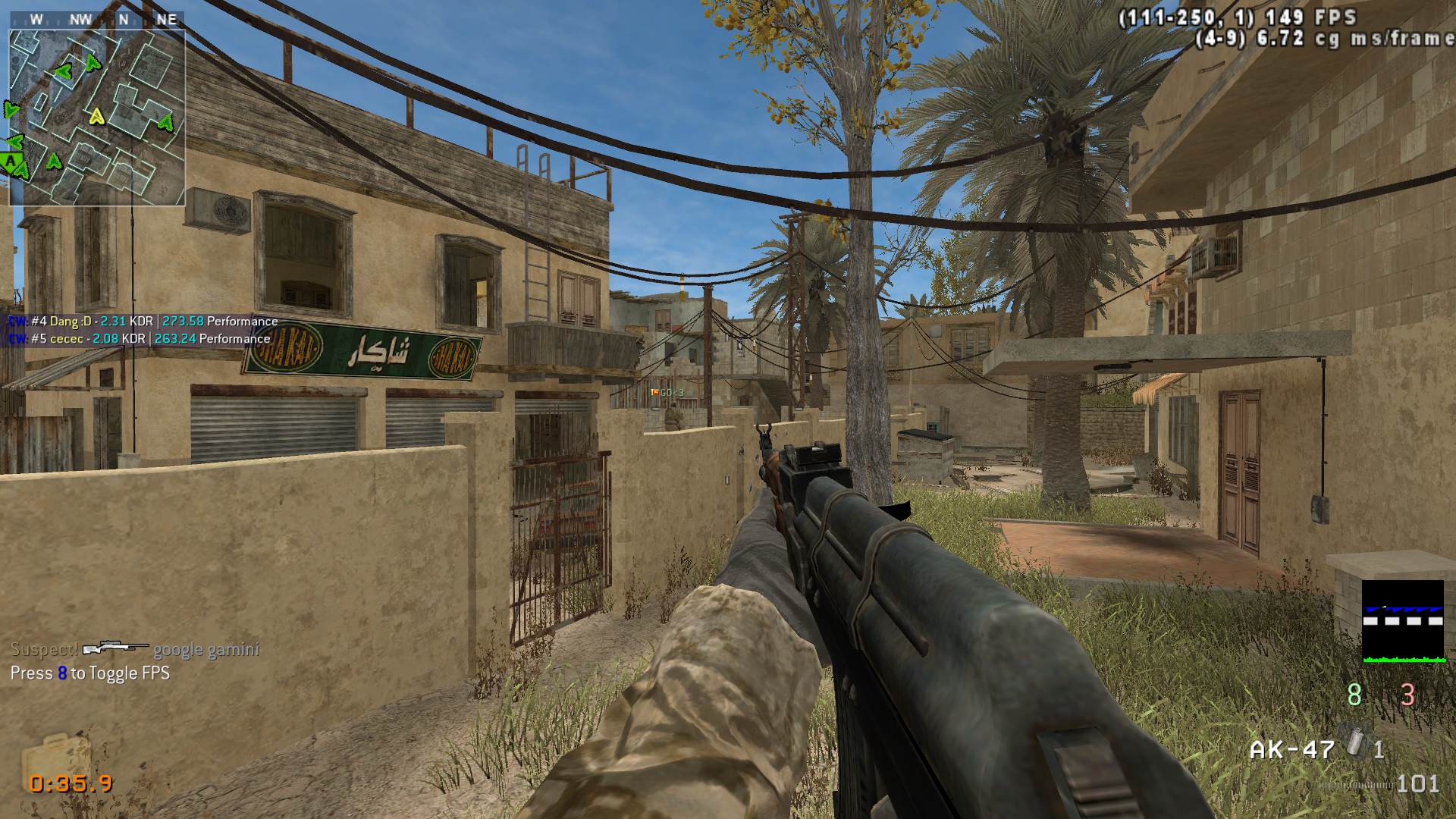Select the yellow player arrow on minimap
Screen dimensions: 1456x819
[x=96, y=117]
